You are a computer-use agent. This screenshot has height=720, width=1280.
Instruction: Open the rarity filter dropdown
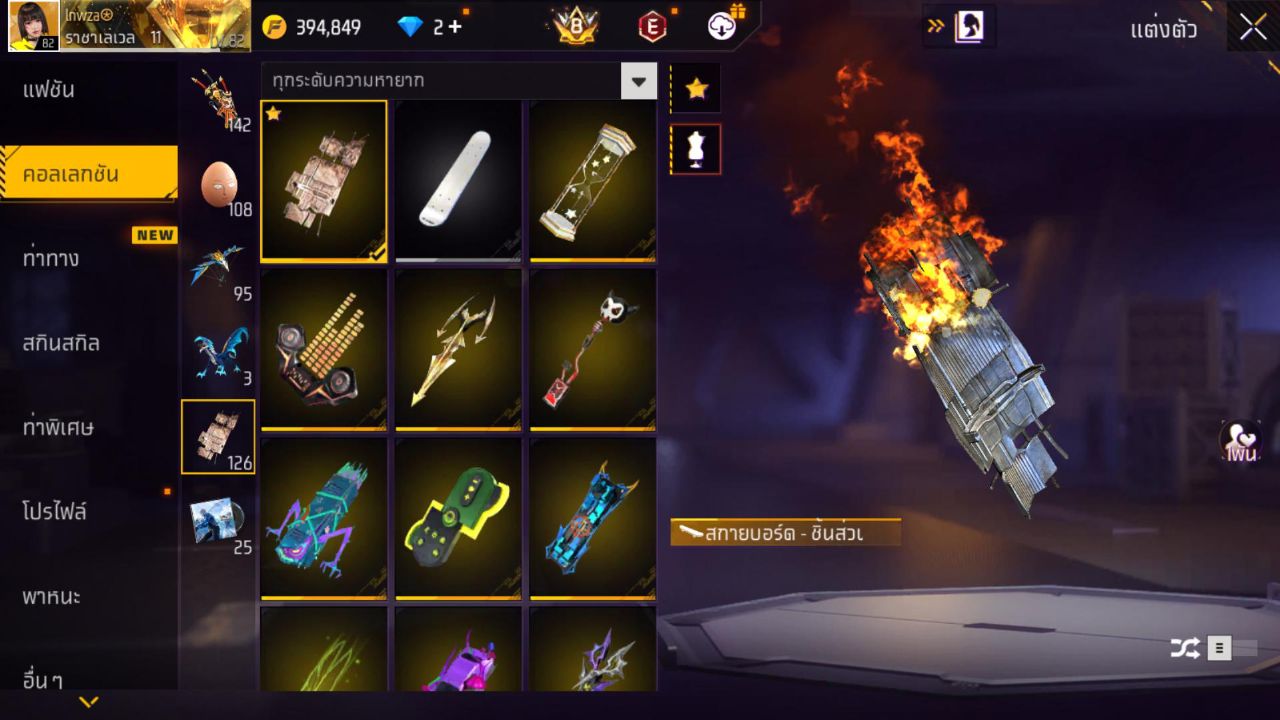pos(639,81)
